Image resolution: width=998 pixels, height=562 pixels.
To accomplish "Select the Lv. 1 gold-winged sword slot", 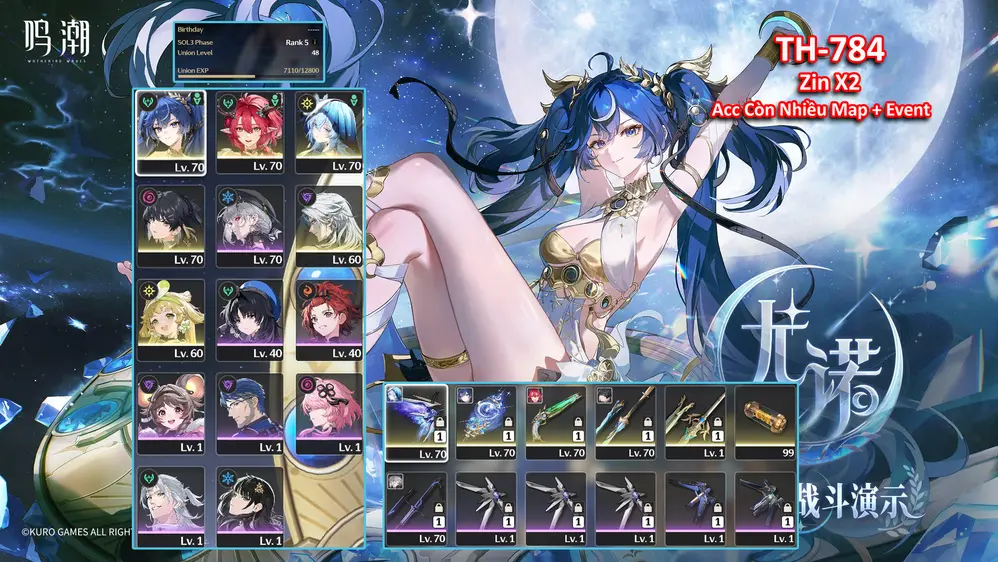I will point(696,420).
